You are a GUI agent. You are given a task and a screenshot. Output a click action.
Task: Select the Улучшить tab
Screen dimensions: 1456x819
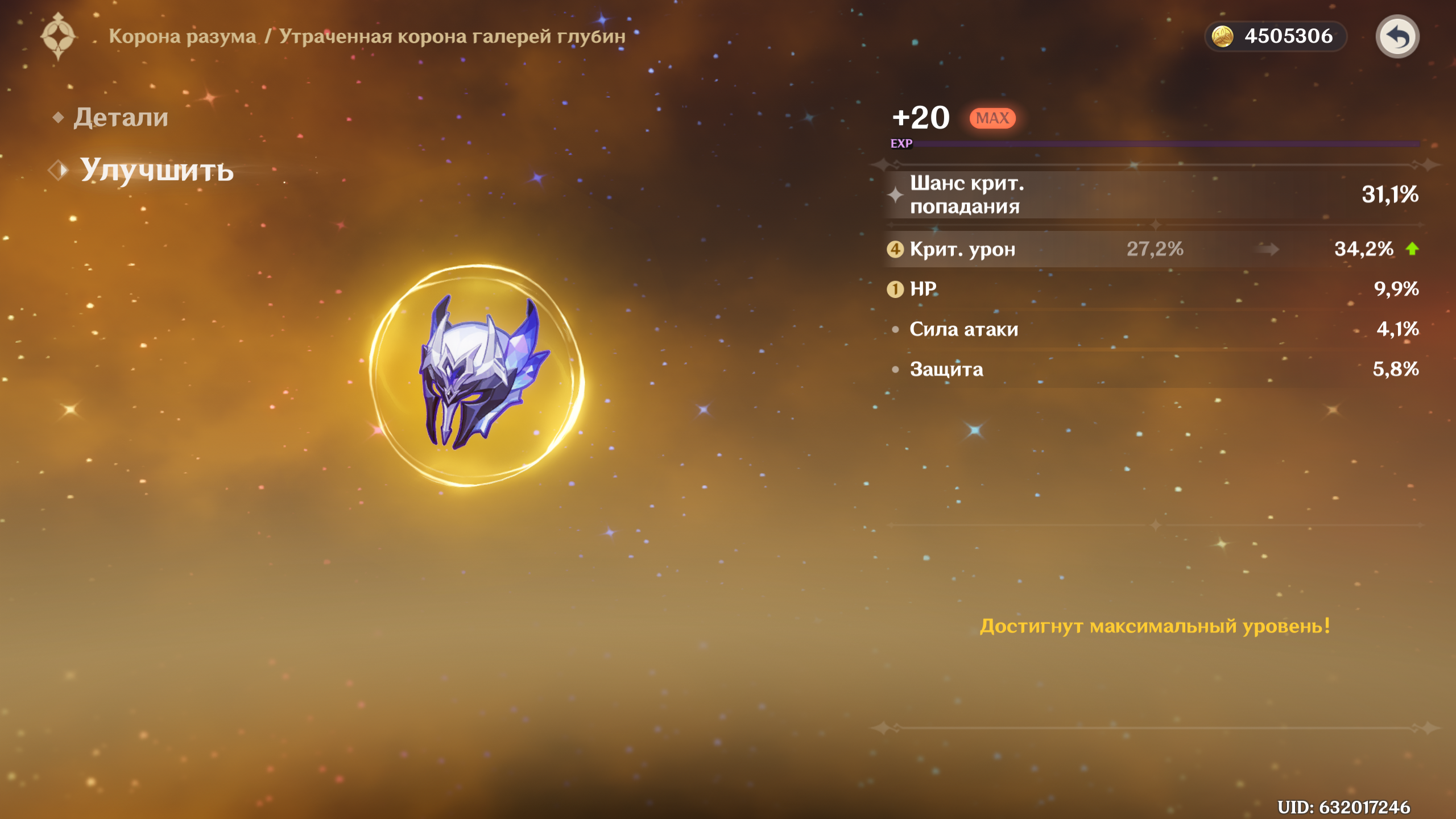[156, 170]
